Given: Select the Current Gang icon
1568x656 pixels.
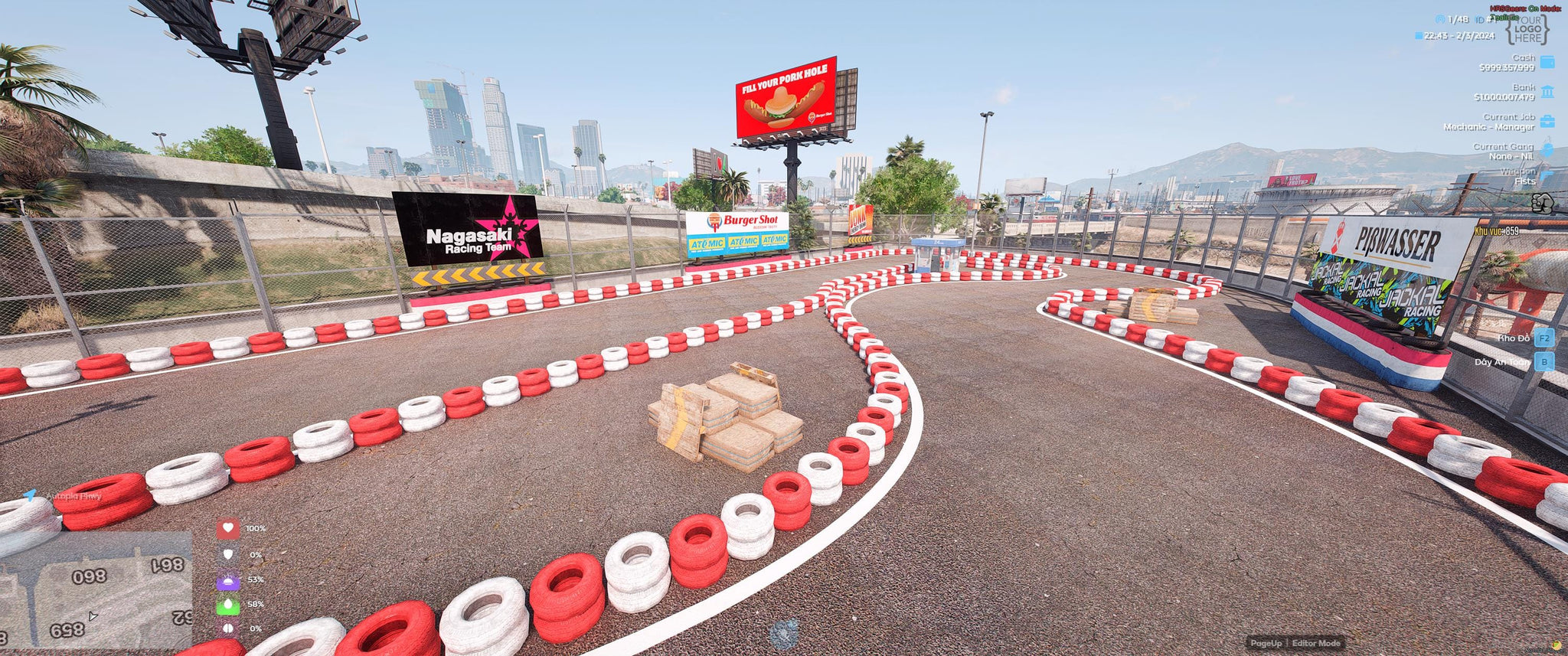Looking at the screenshot, I should [1547, 151].
